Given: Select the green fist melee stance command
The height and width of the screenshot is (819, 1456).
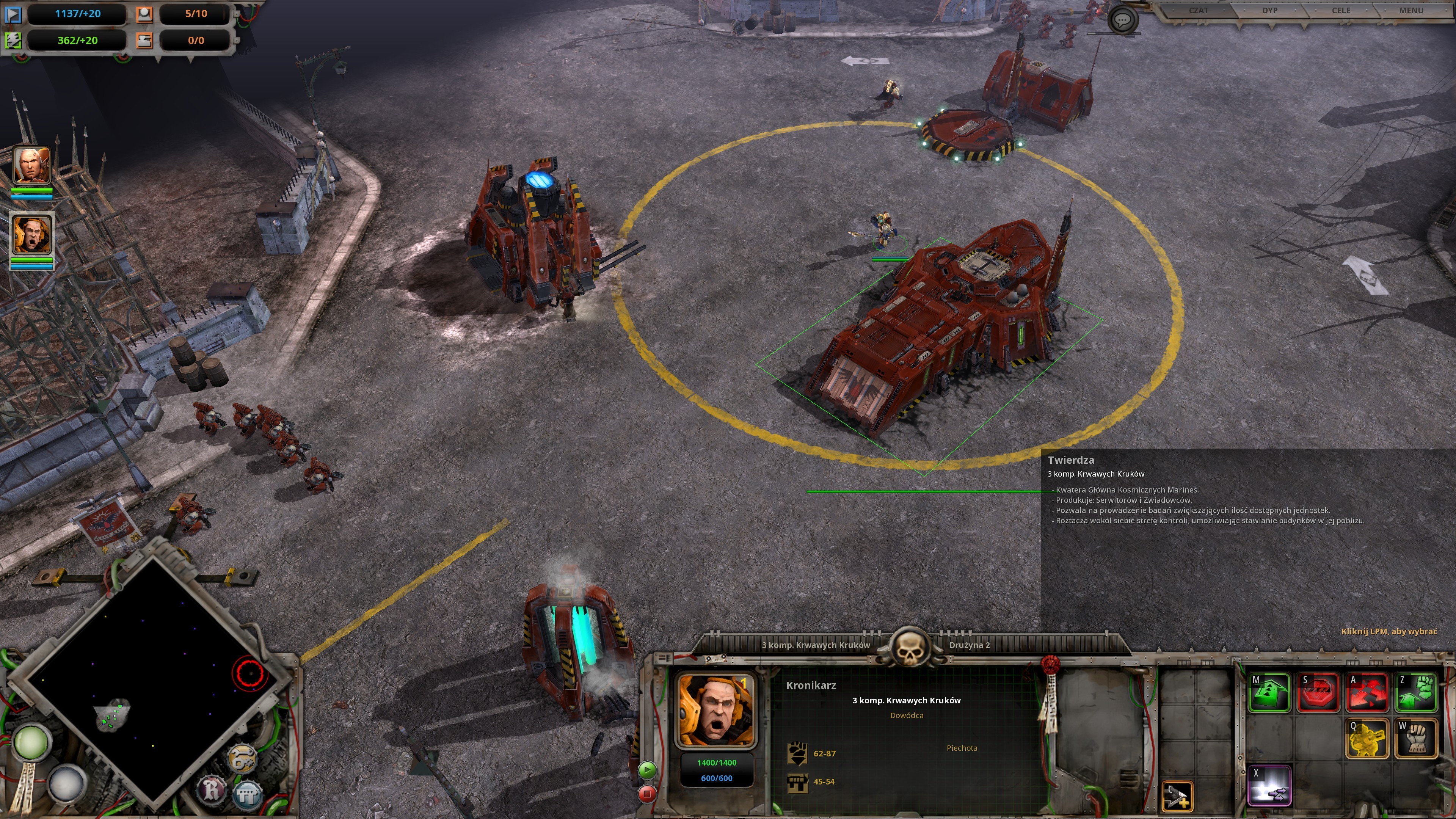Looking at the screenshot, I should point(1415,692).
